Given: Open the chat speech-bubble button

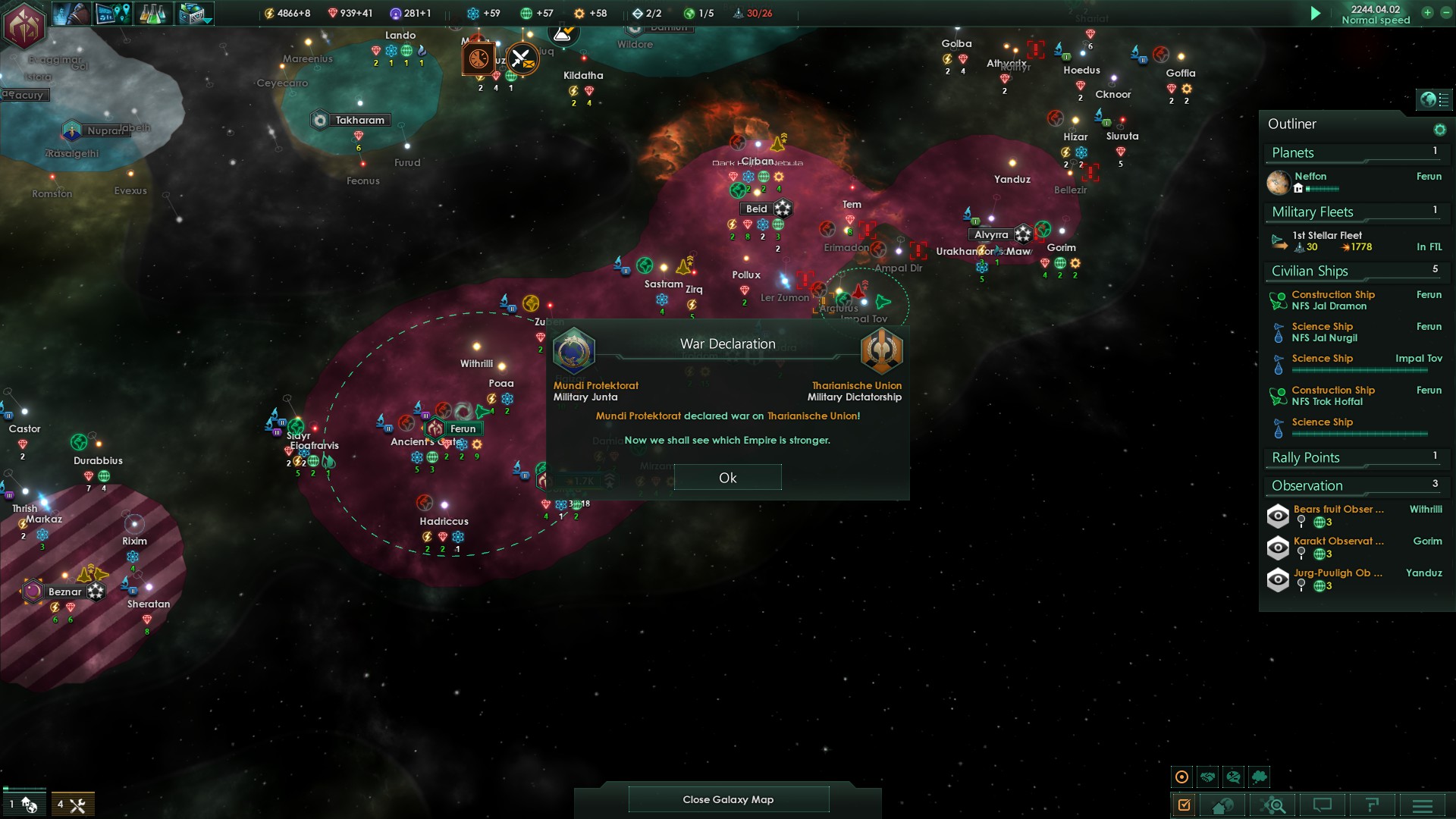Looking at the screenshot, I should point(1323,805).
